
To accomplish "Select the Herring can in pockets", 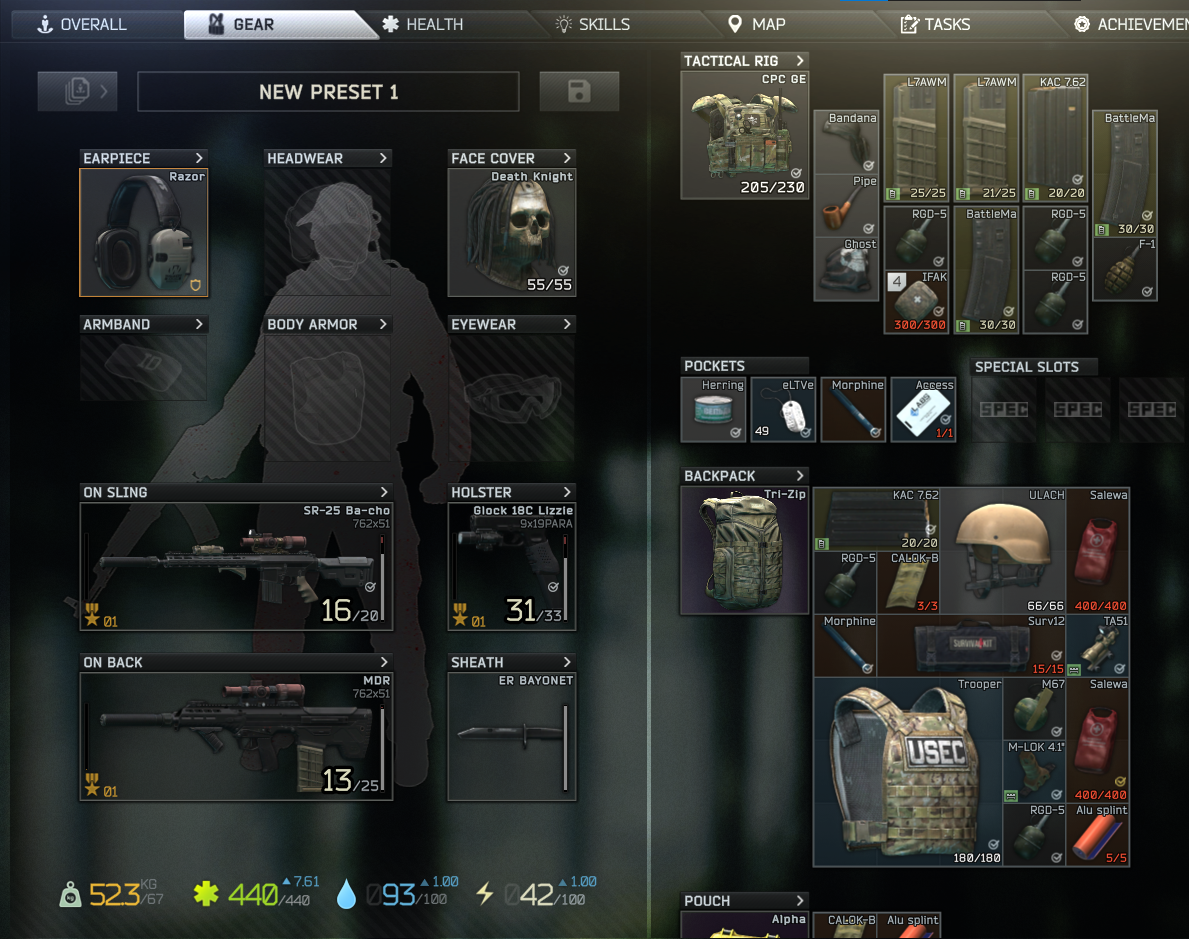I will tap(712, 410).
